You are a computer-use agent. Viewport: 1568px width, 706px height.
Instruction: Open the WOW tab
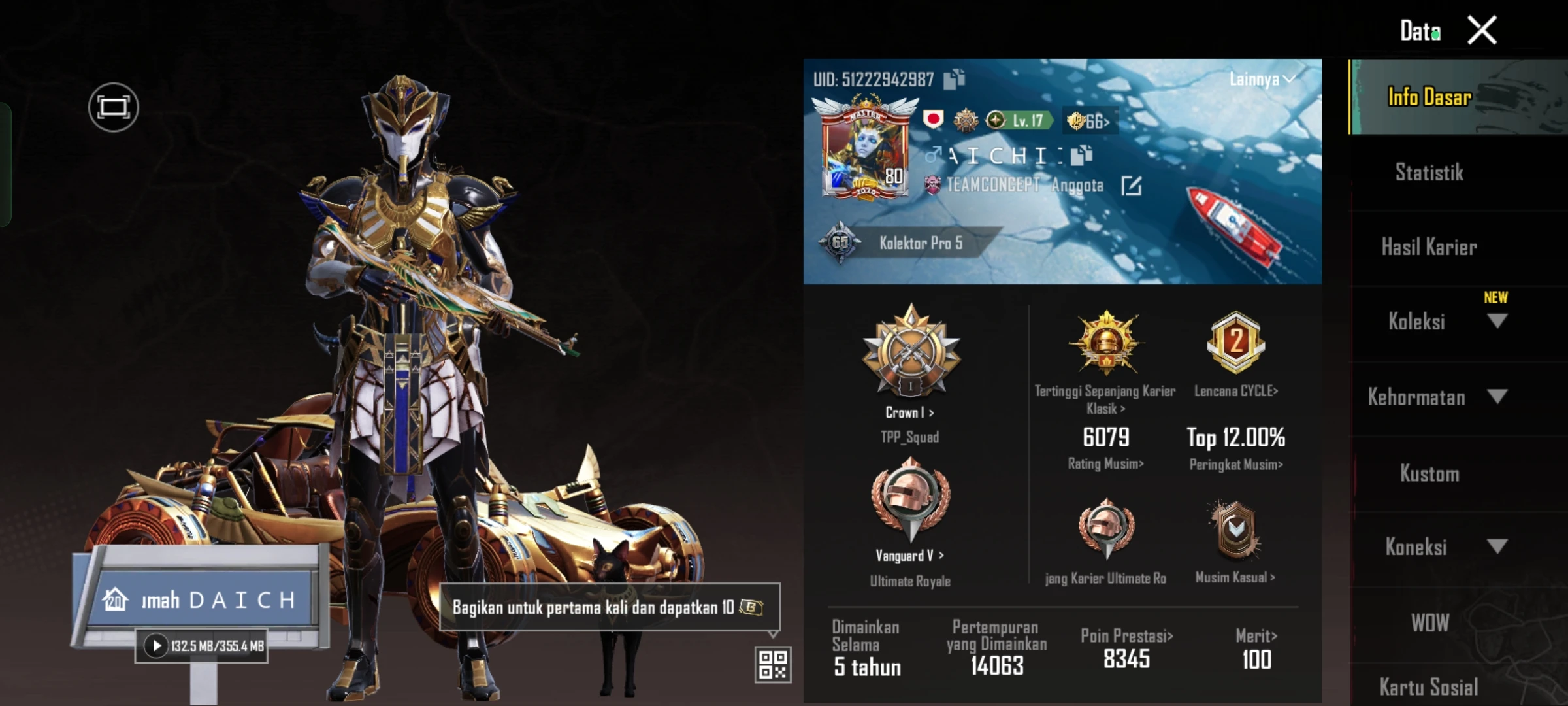[1429, 623]
